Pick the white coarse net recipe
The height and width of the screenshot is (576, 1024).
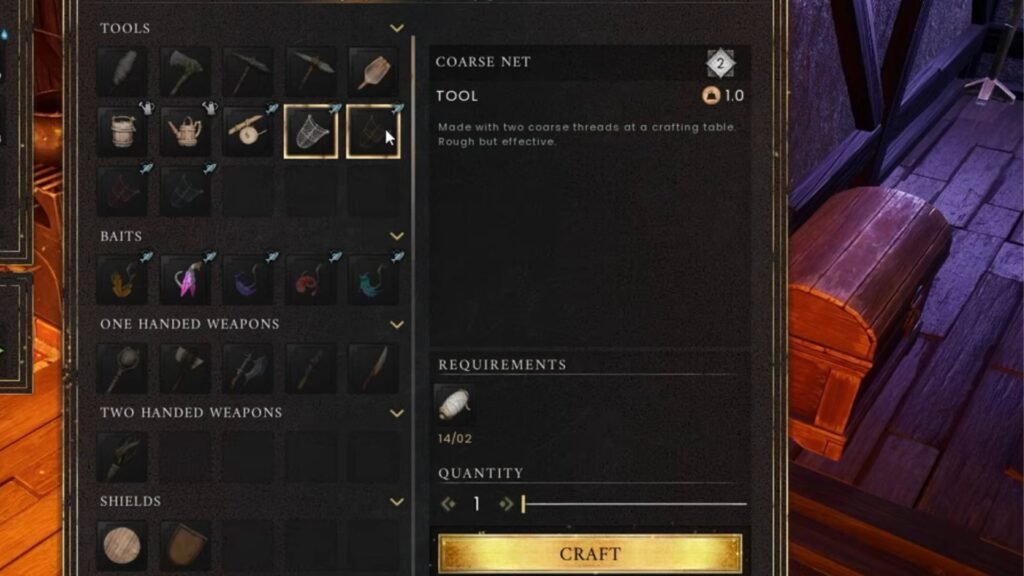310,133
